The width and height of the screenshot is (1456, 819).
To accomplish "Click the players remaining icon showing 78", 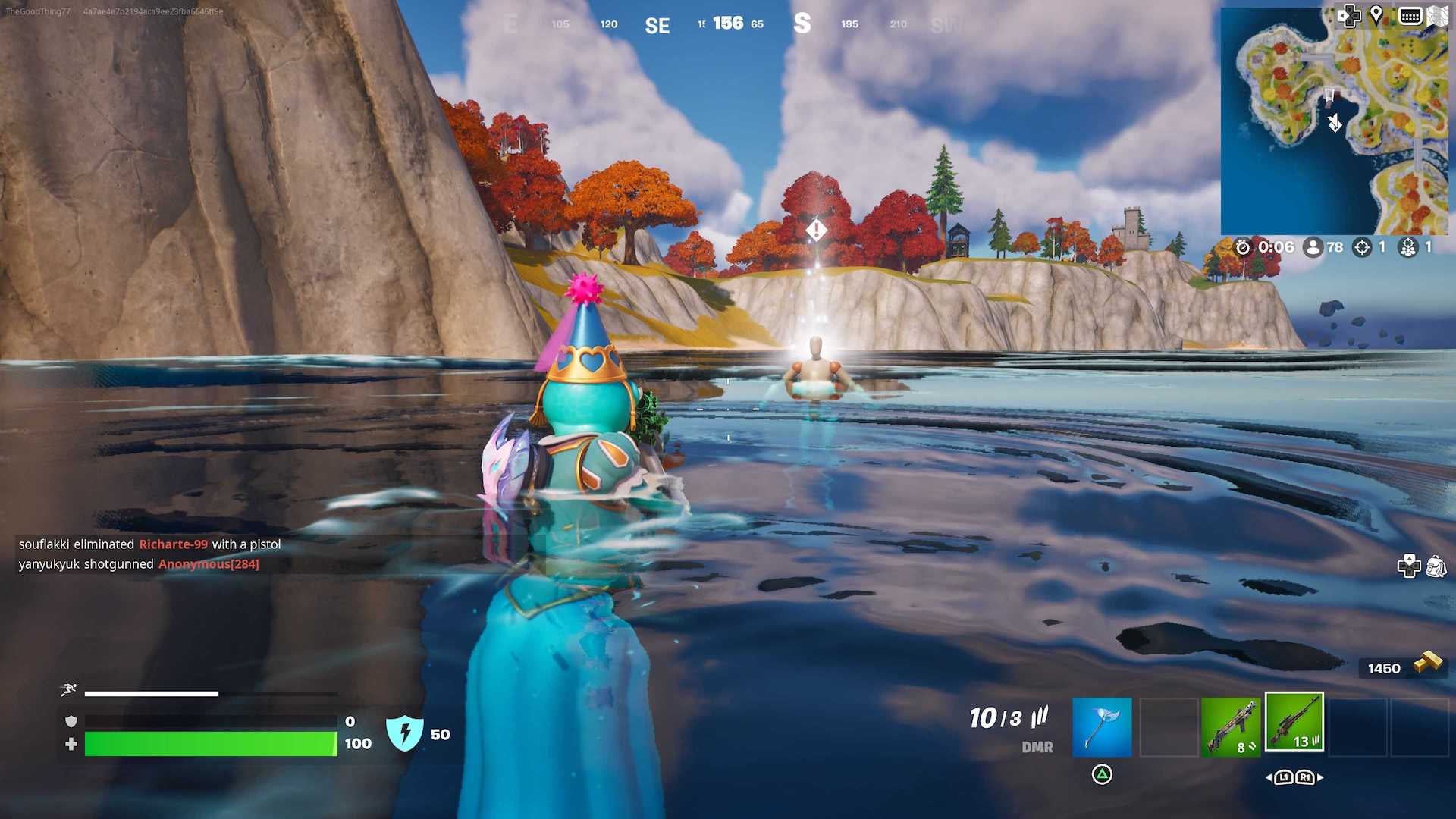I will (x=1313, y=246).
